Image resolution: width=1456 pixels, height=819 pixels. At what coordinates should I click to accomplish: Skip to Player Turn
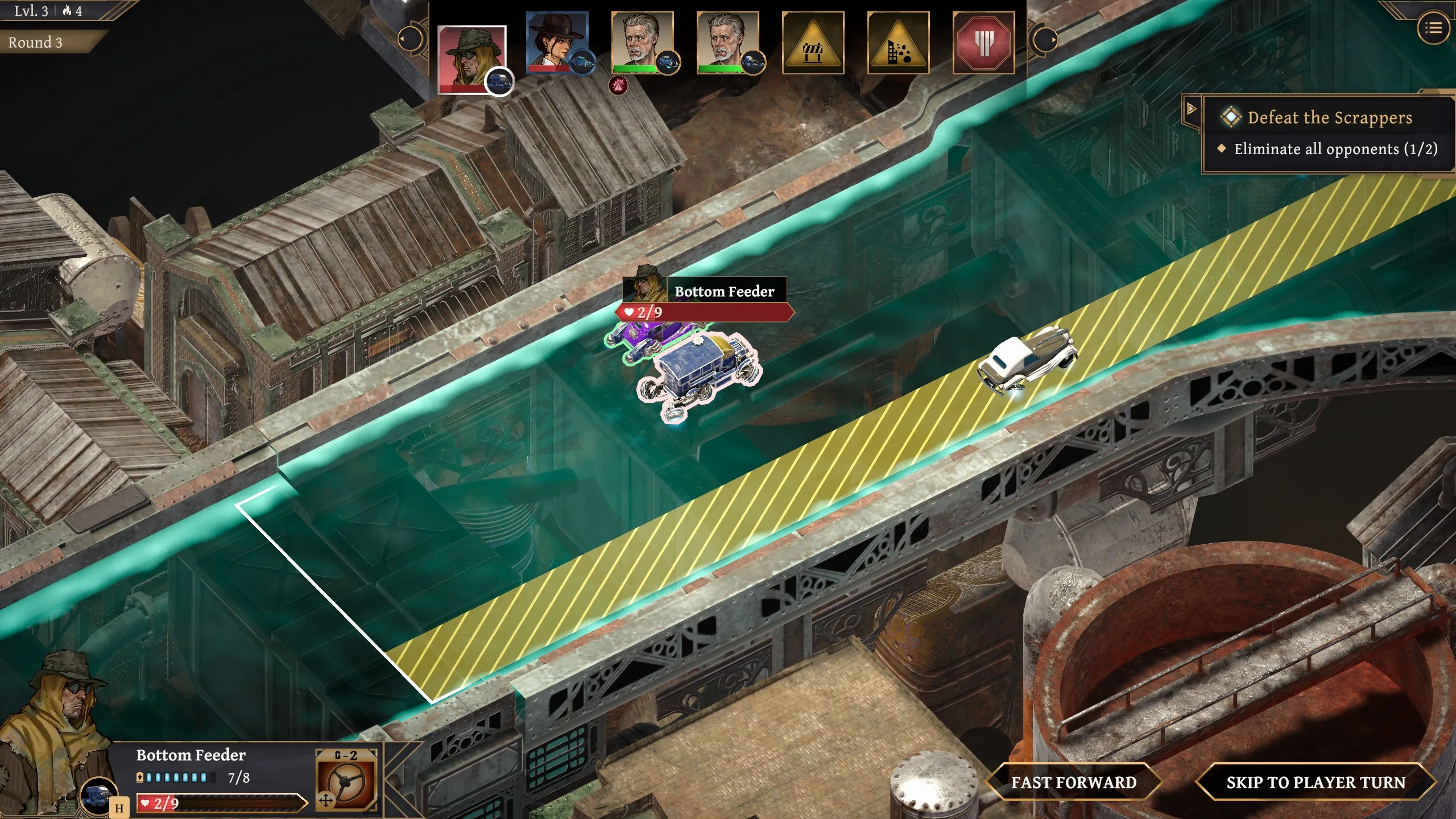1316,783
